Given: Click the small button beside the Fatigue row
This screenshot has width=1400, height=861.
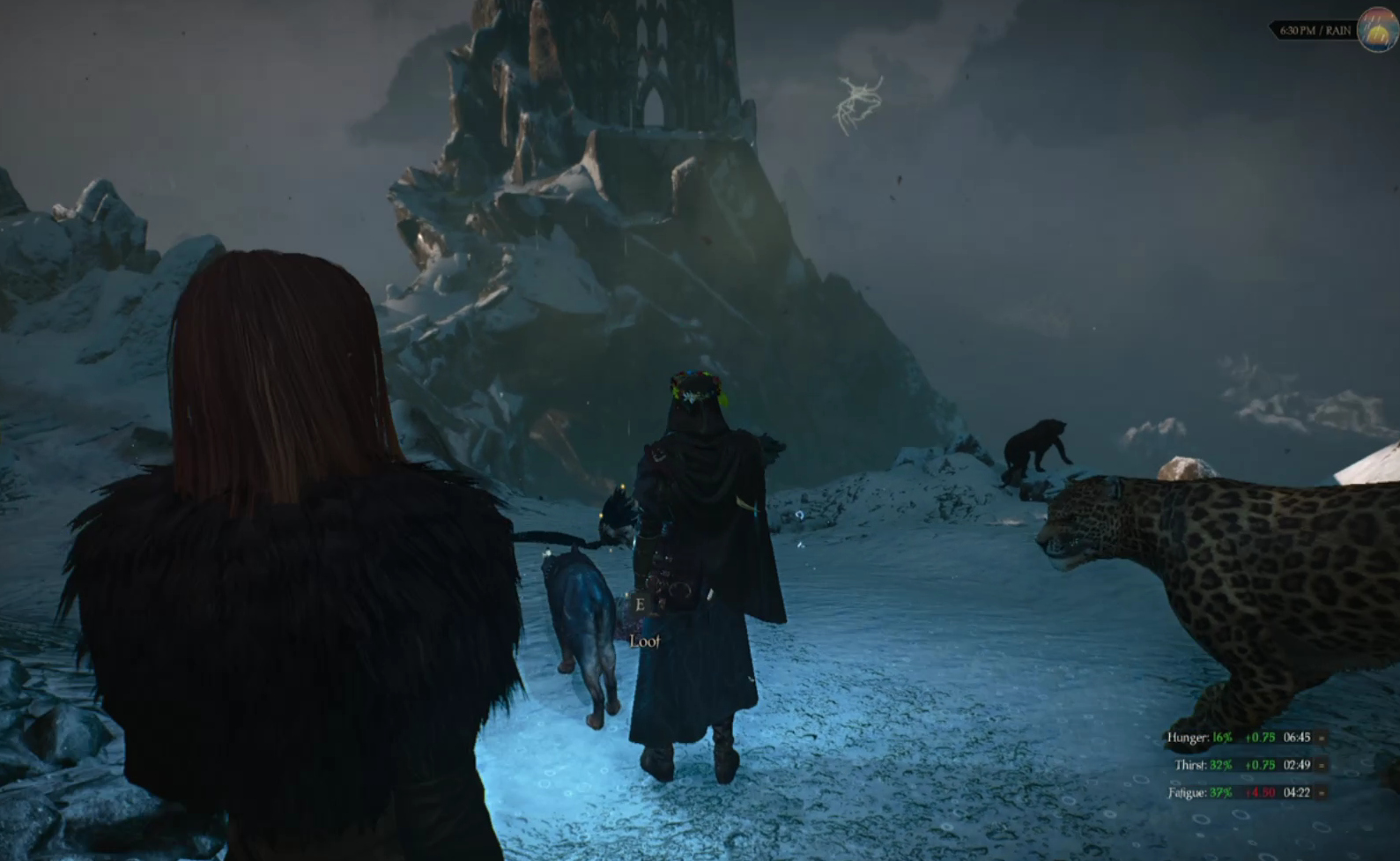Looking at the screenshot, I should point(1322,792).
